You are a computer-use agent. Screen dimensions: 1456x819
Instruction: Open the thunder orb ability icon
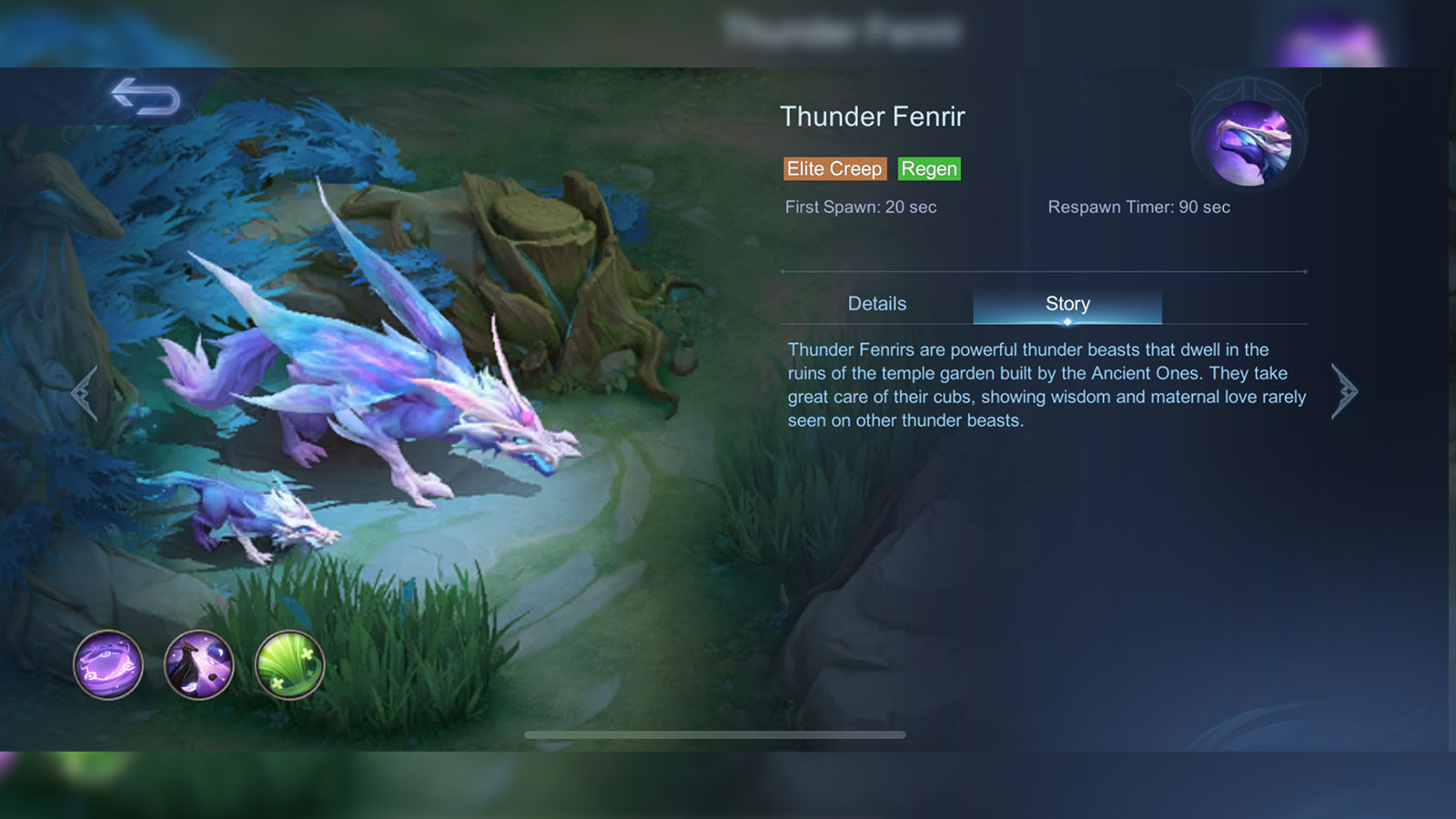(x=109, y=665)
